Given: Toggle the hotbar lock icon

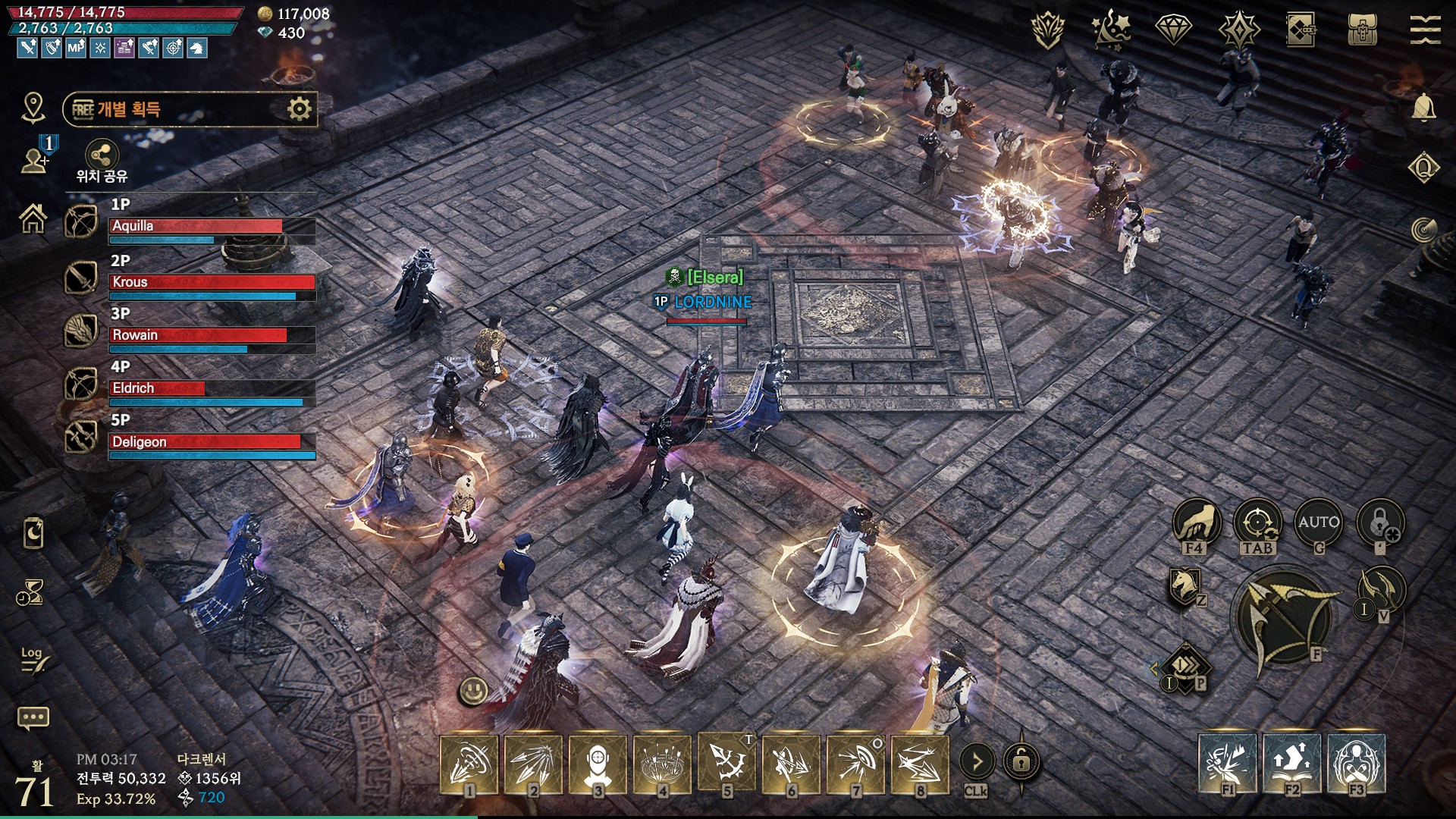Looking at the screenshot, I should tap(1021, 761).
